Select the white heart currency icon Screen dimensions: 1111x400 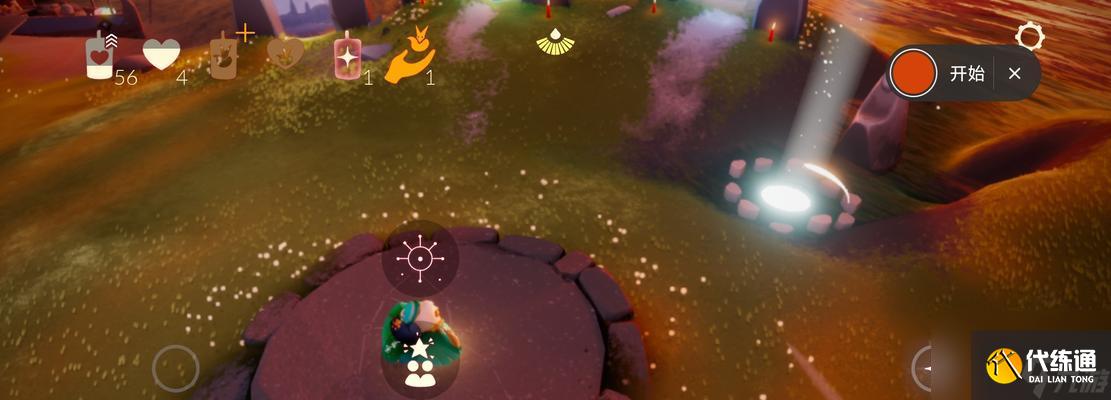click(161, 55)
